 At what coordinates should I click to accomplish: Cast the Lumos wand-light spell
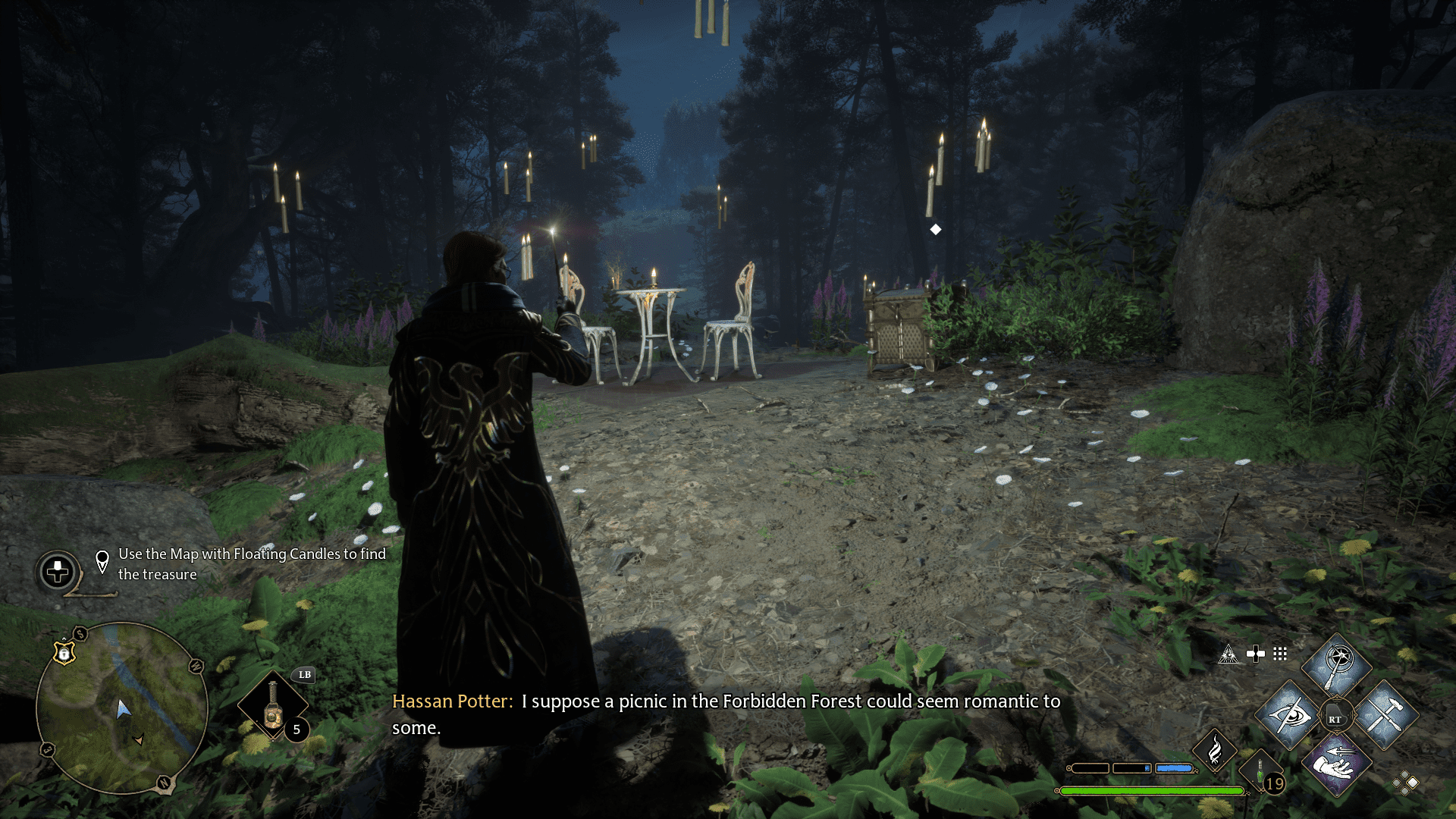pyautogui.click(x=1336, y=665)
